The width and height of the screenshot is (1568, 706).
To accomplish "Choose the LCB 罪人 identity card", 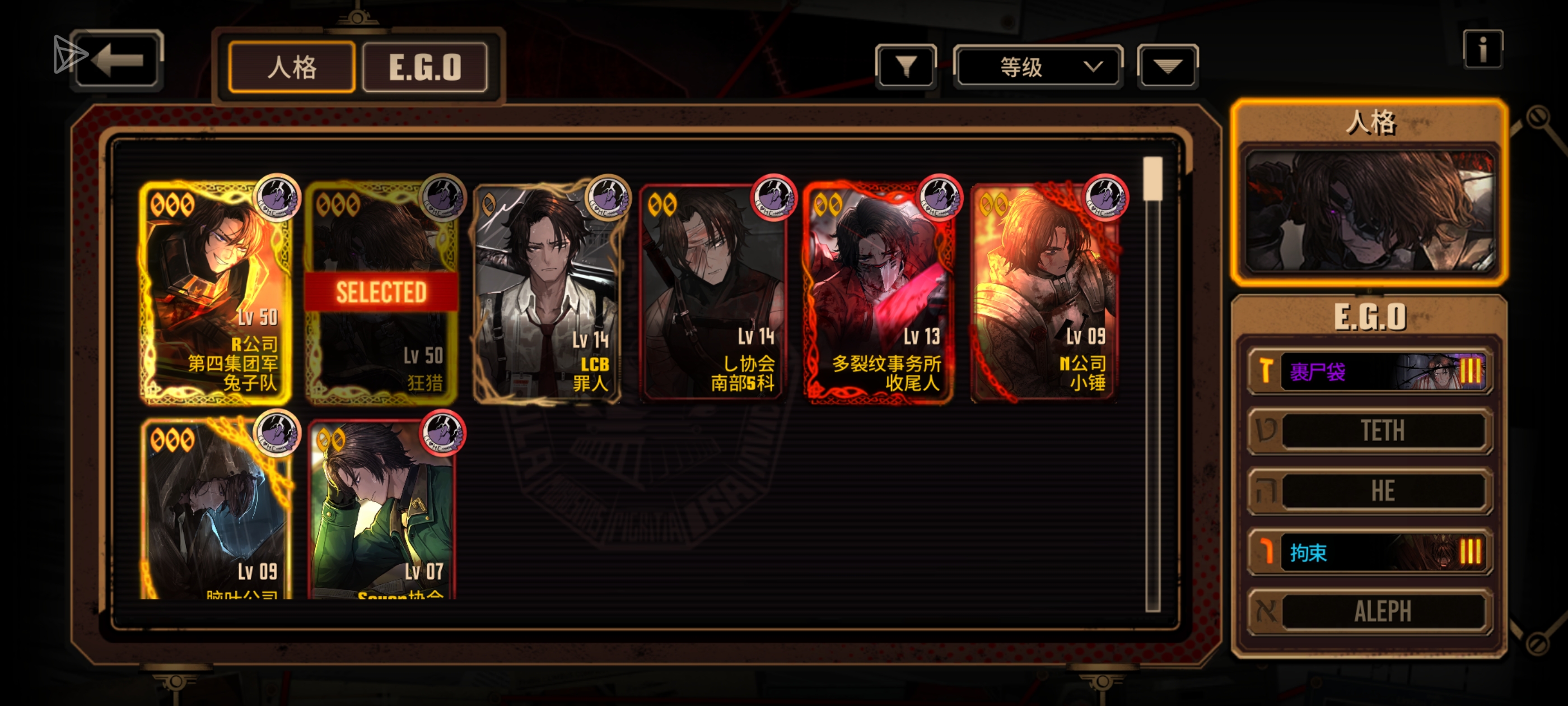I will pyautogui.click(x=548, y=292).
